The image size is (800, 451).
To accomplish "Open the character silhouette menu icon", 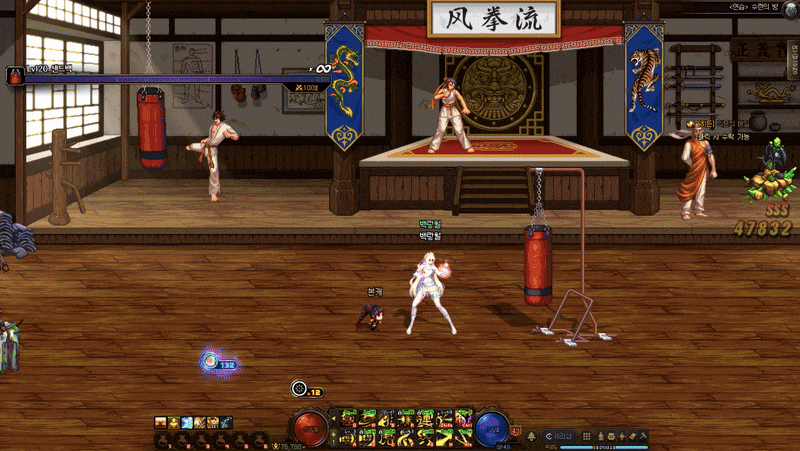I will [602, 436].
